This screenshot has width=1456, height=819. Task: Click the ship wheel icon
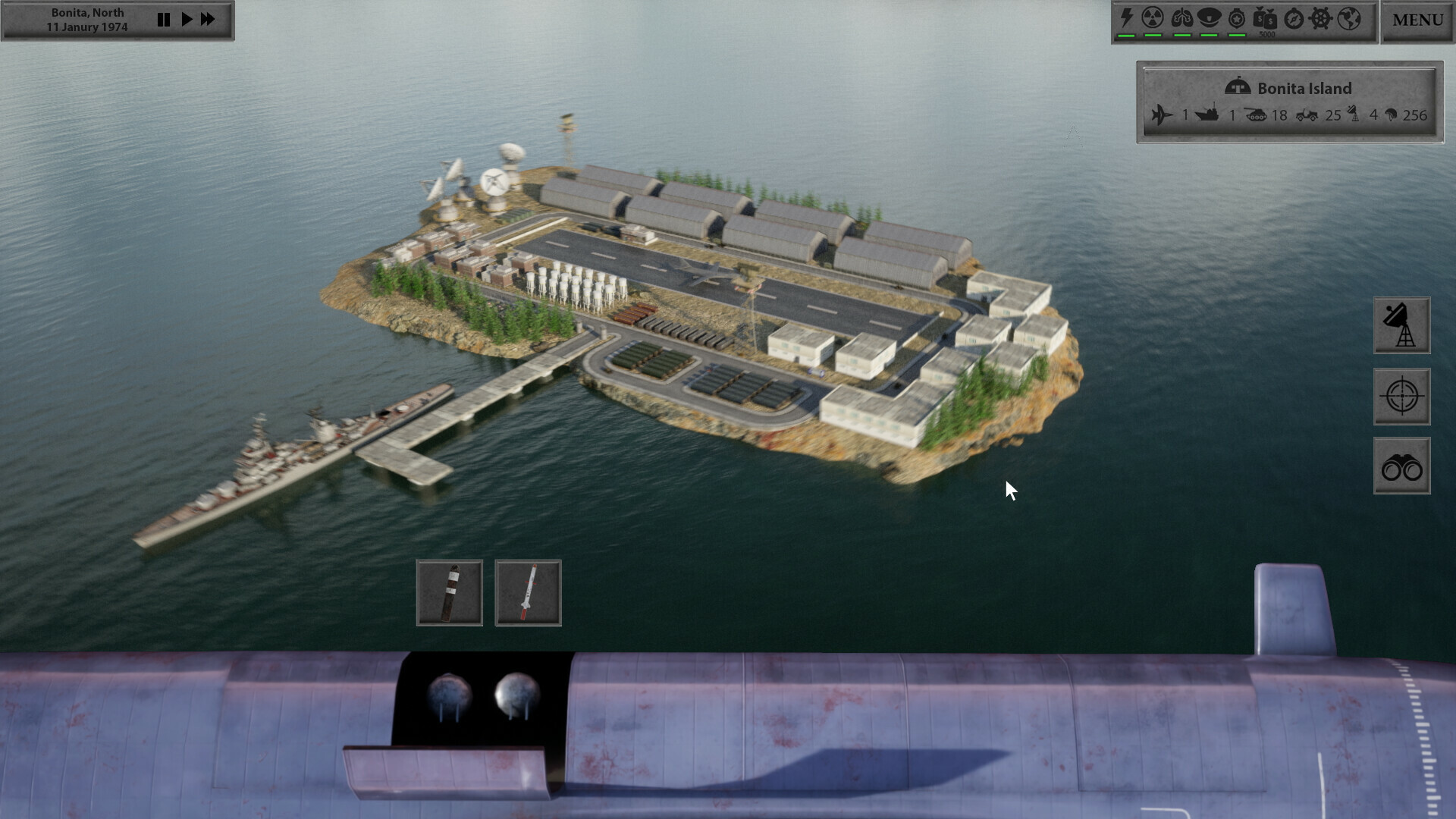[1320, 18]
